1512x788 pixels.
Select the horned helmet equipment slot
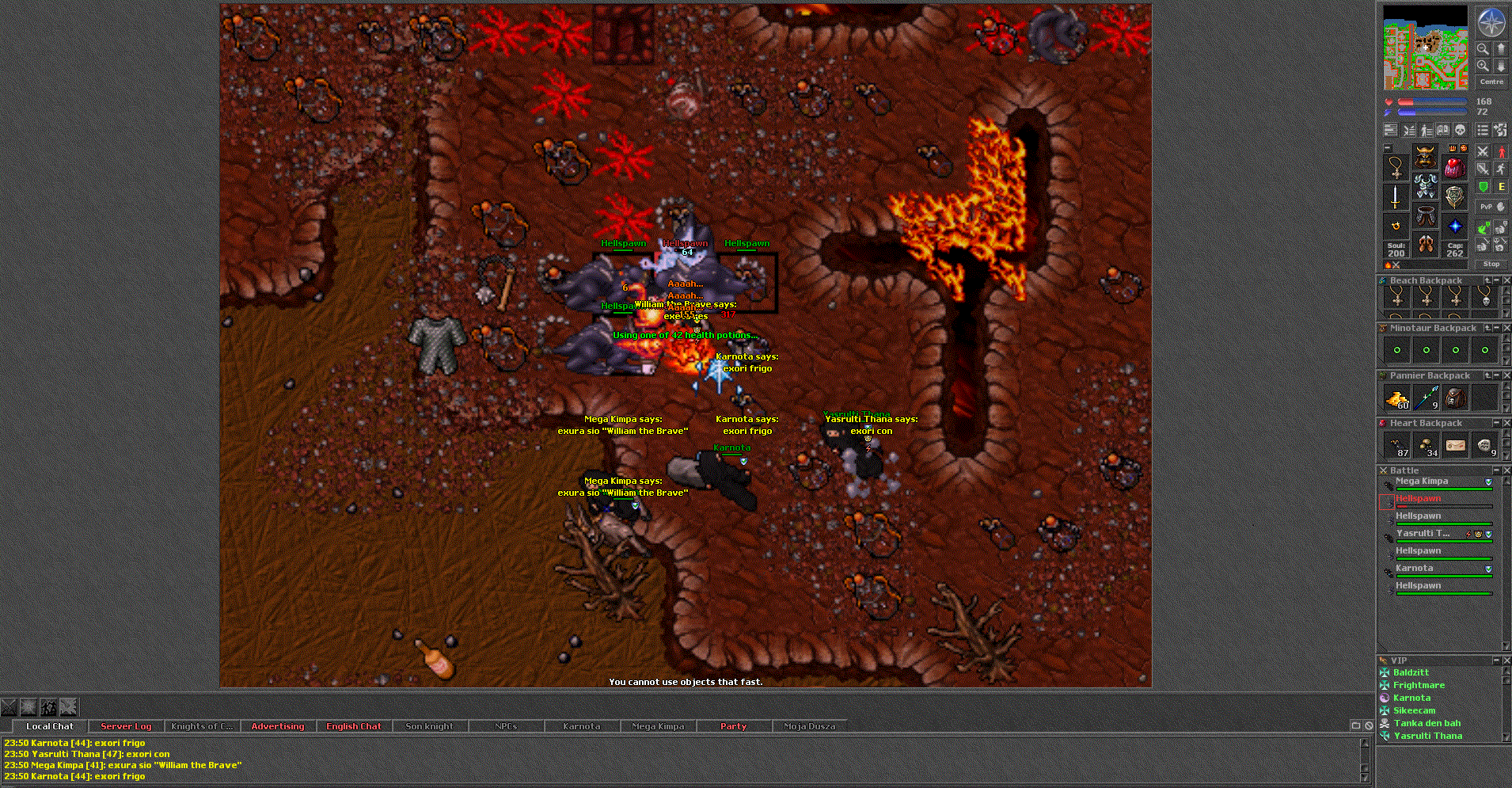coord(1425,157)
